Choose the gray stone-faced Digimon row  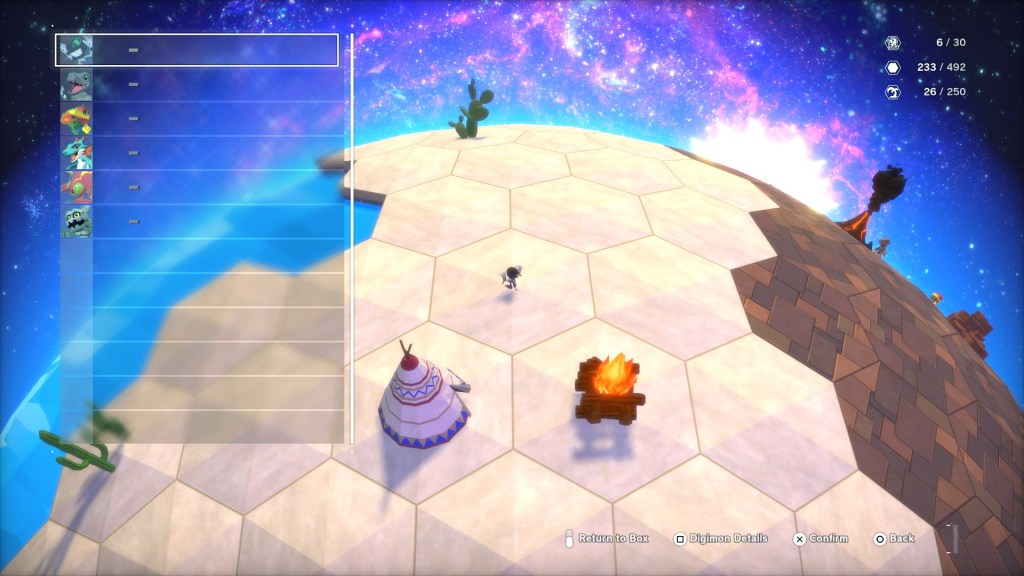coord(197,221)
